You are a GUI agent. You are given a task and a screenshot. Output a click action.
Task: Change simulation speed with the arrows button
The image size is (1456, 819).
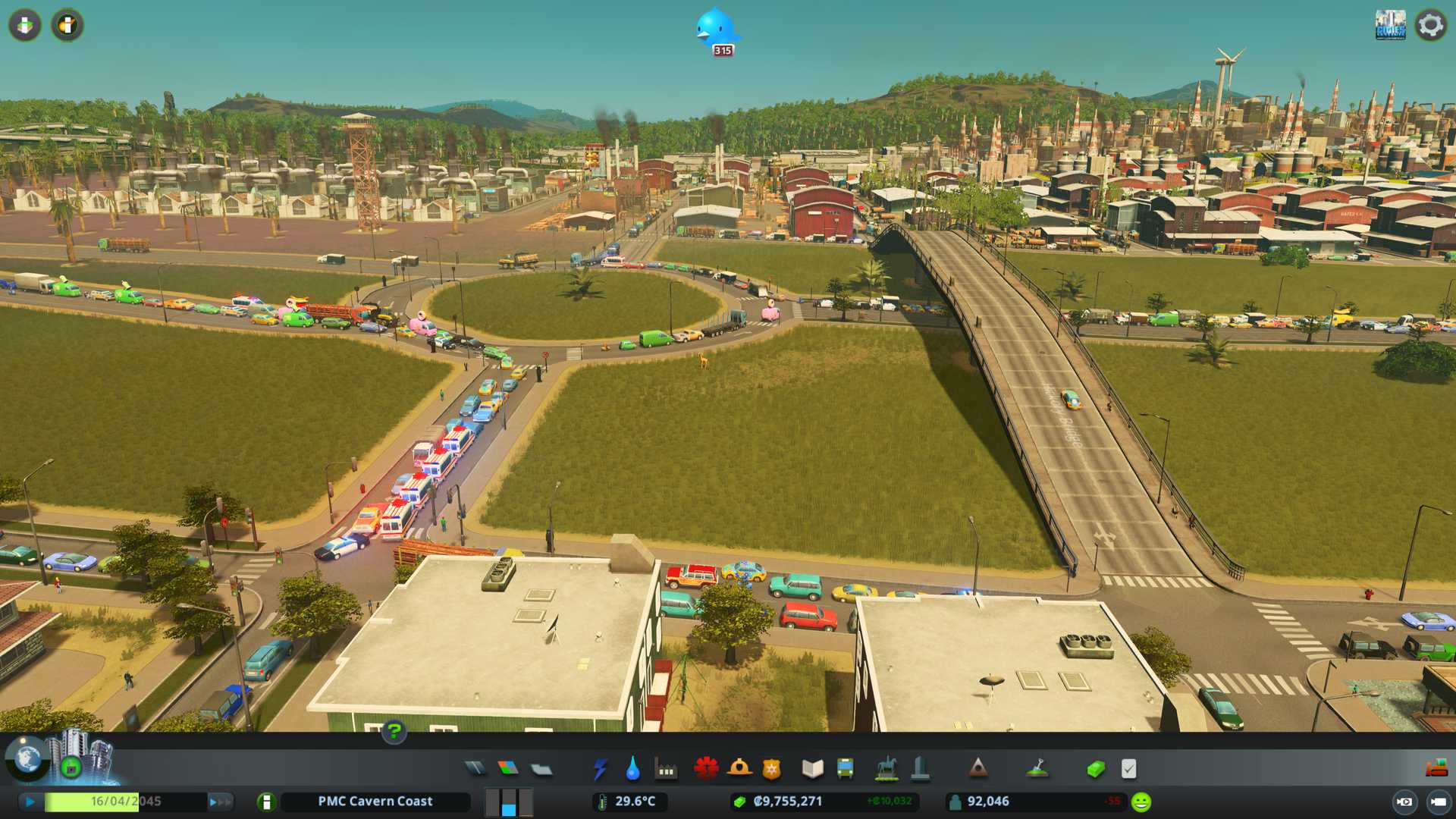[220, 802]
